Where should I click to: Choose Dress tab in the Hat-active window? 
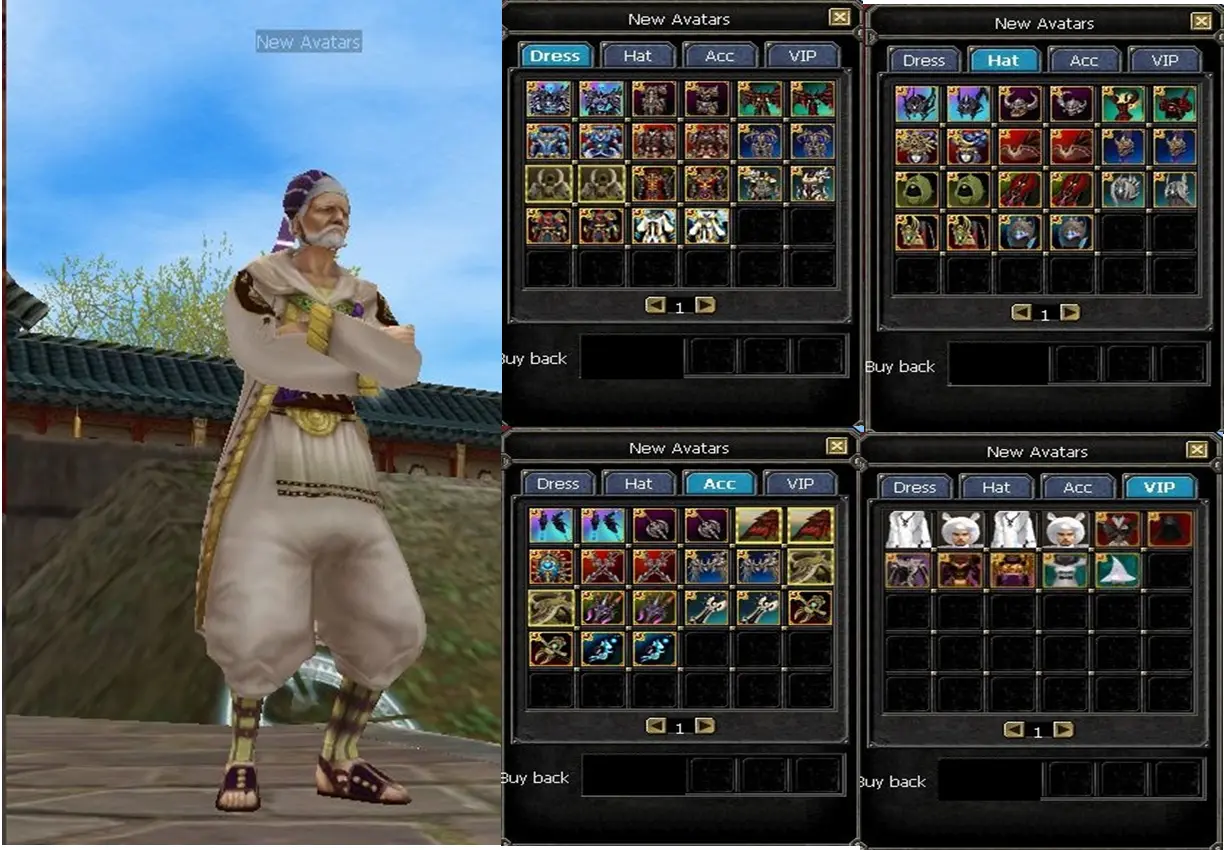click(x=923, y=60)
